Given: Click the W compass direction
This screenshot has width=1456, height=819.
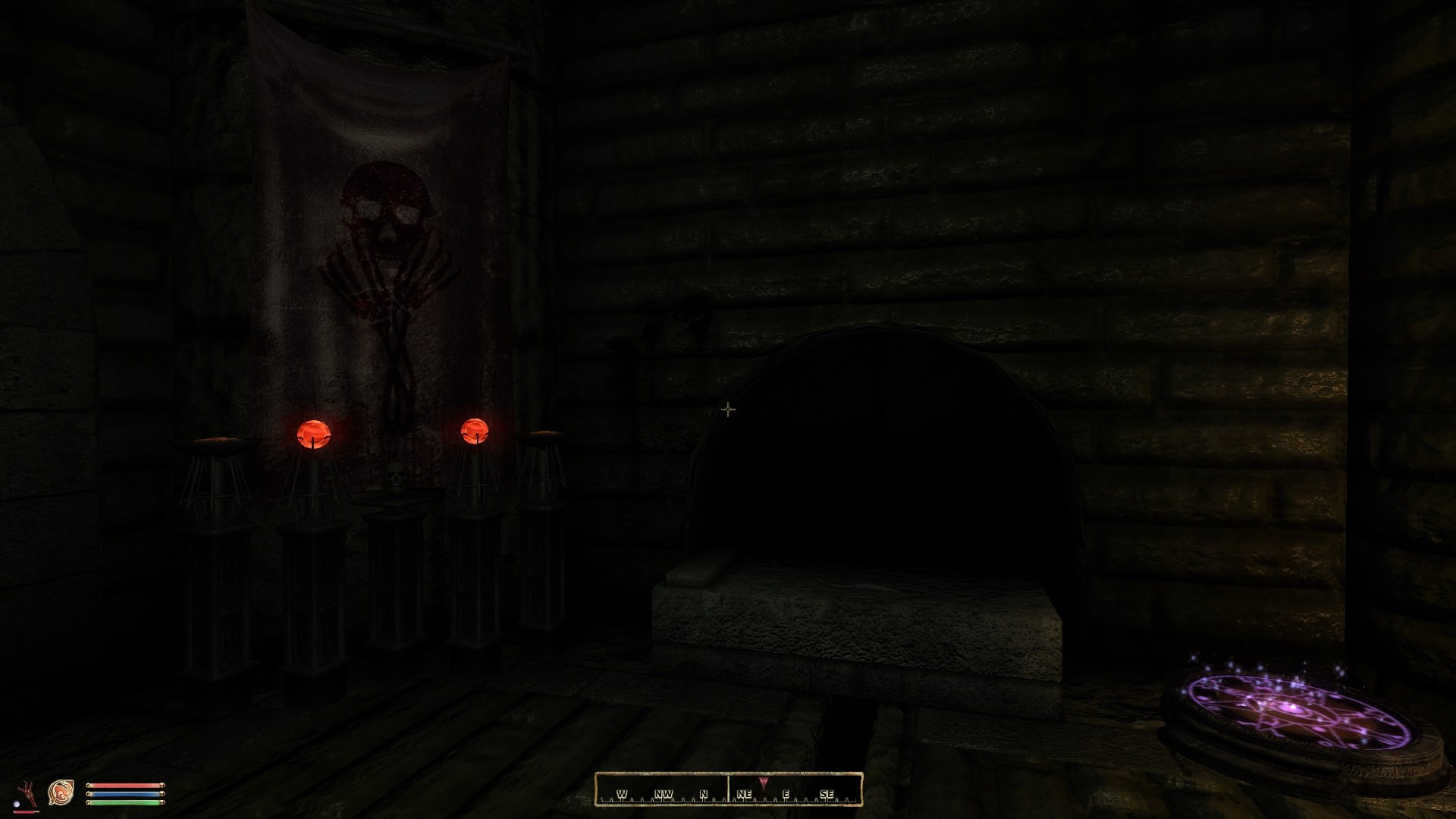Looking at the screenshot, I should pos(622,794).
